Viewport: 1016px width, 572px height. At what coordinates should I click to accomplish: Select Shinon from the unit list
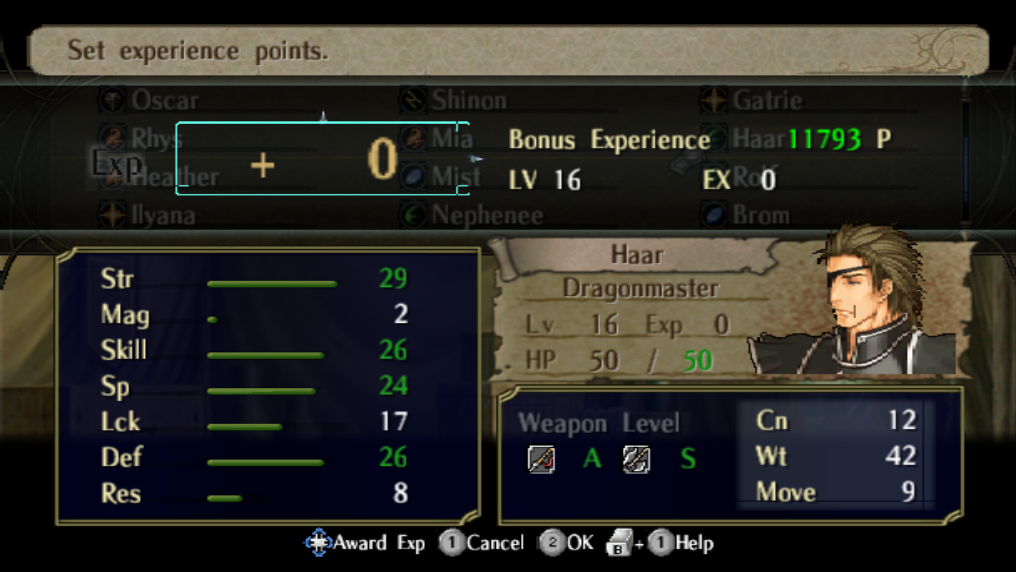click(x=468, y=100)
